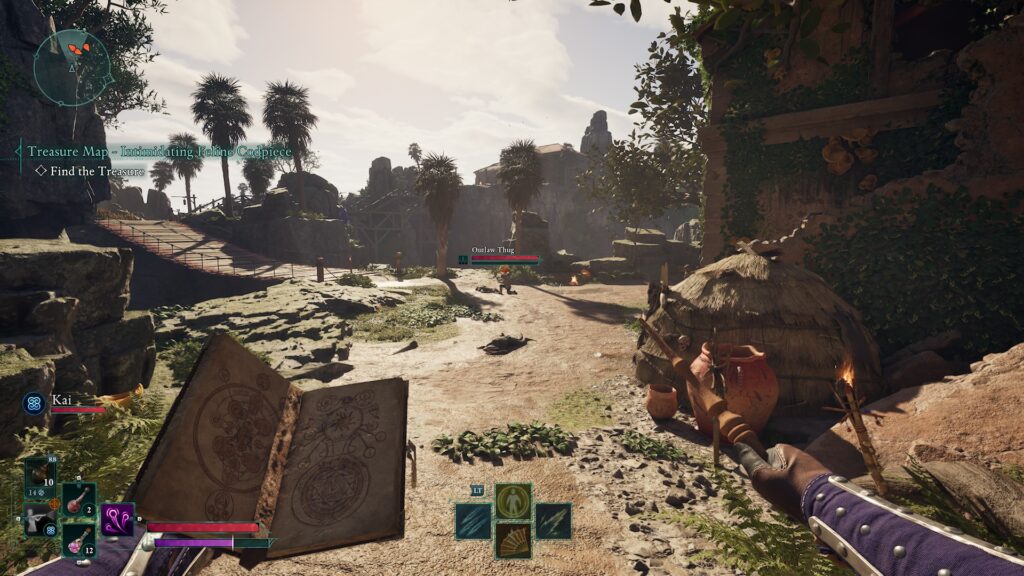
Task: Activate the human figure circle ability
Action: [x=513, y=500]
